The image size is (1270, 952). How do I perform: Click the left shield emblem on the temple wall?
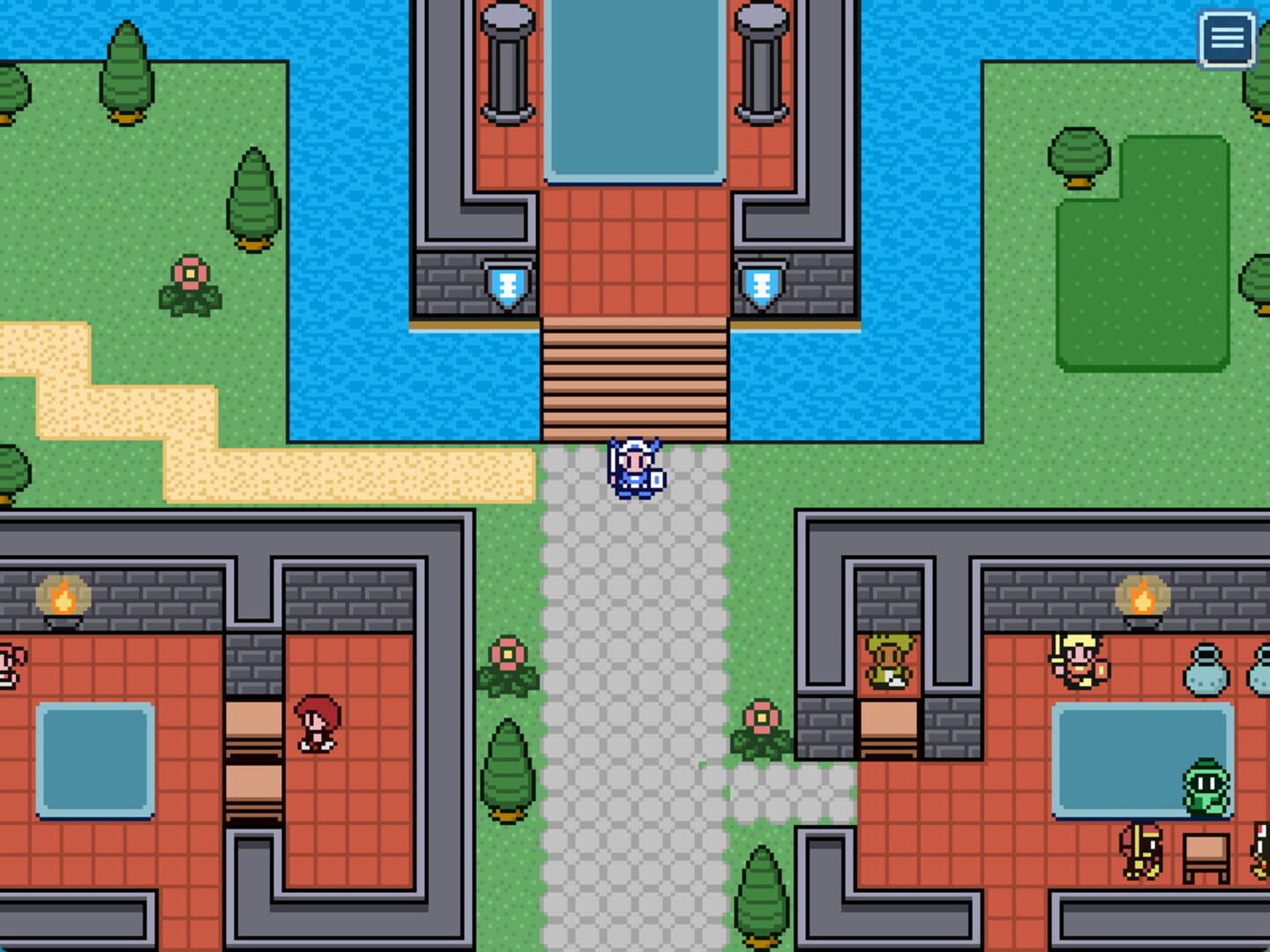(x=509, y=286)
